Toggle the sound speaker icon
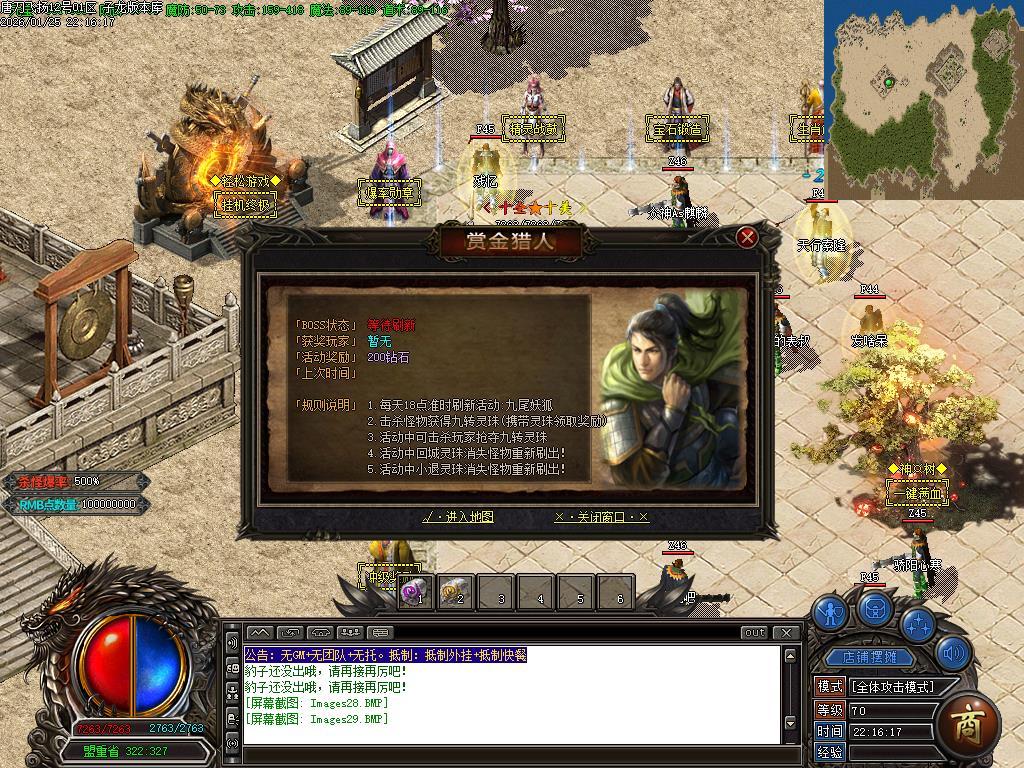Viewport: 1024px width, 768px height. coord(954,653)
